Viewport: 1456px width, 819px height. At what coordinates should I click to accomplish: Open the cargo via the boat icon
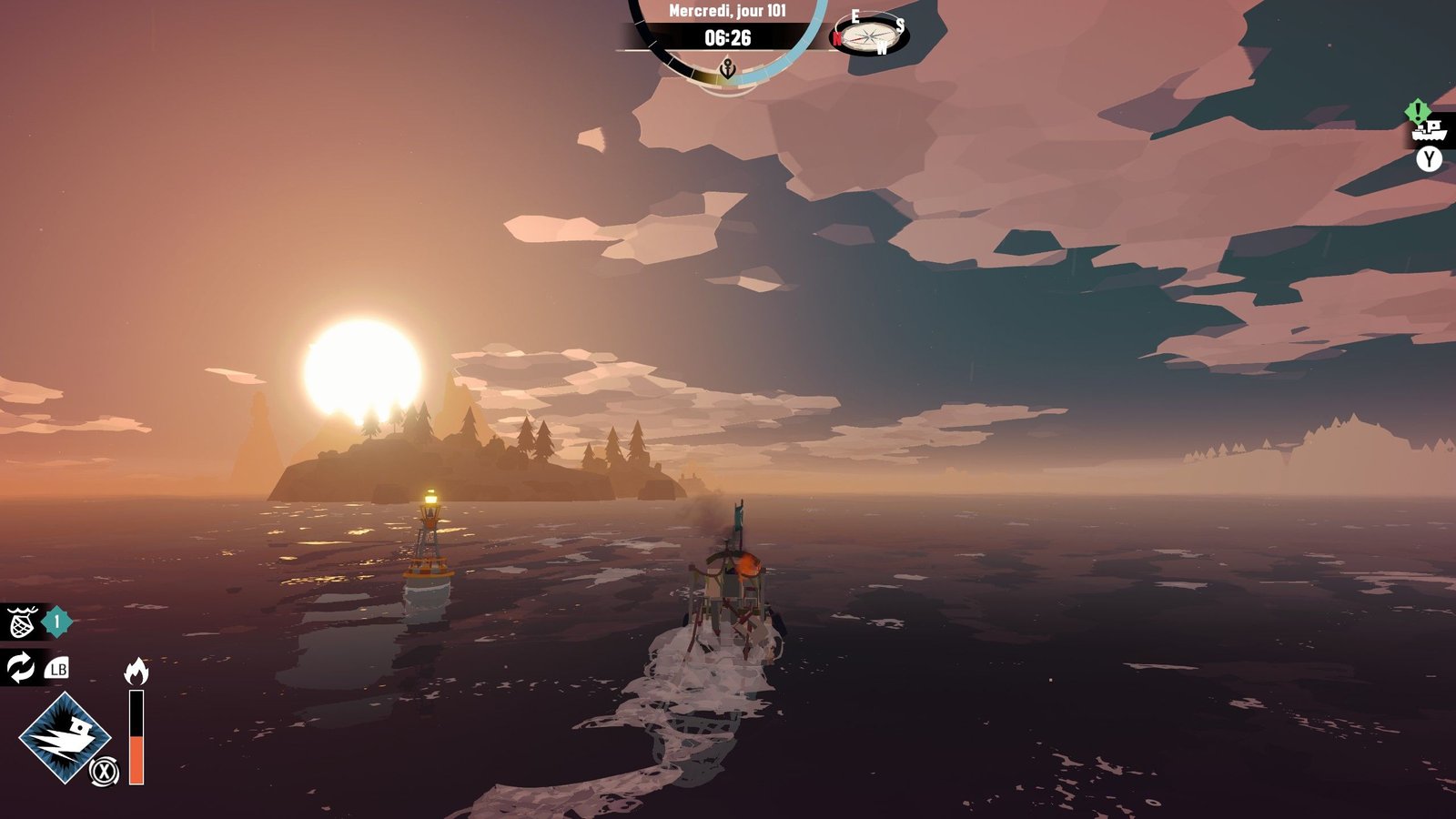1429,130
